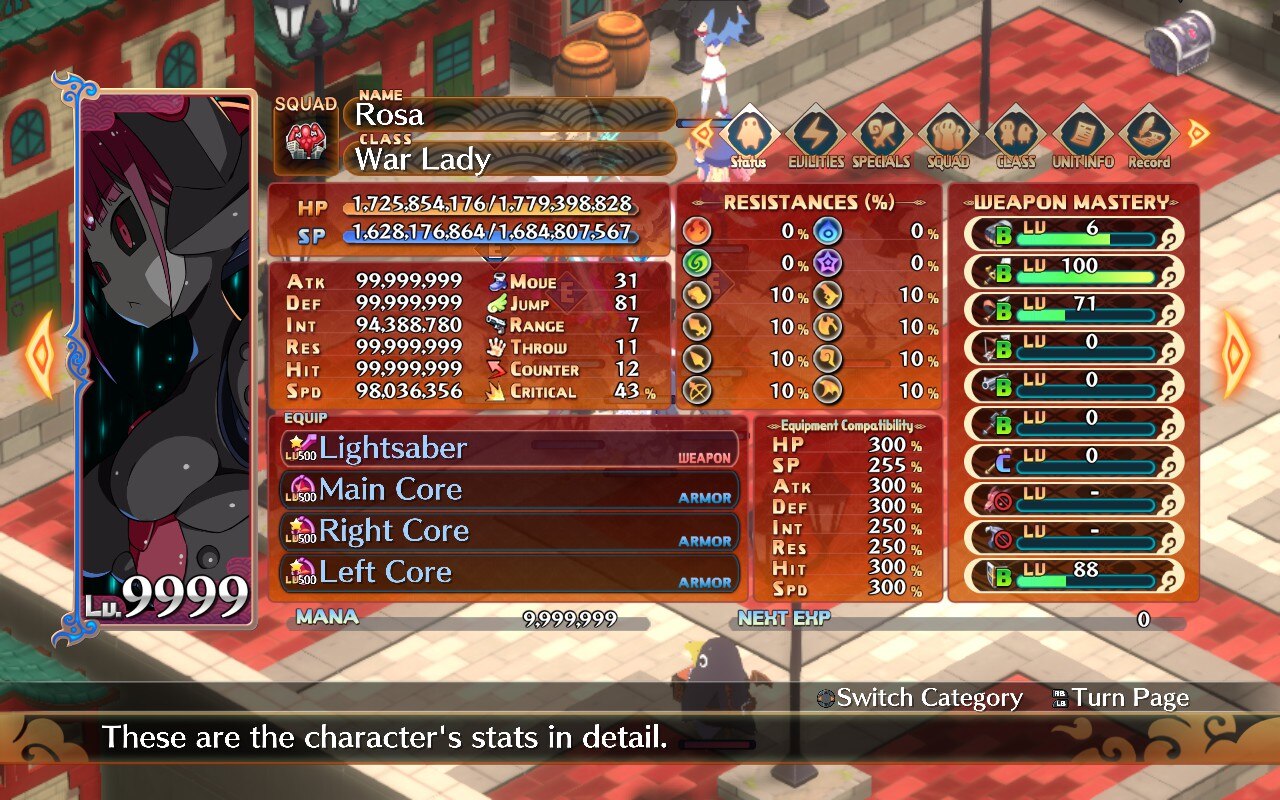Choose the Main Core armor slot
This screenshot has height=800, width=1280.
510,490
